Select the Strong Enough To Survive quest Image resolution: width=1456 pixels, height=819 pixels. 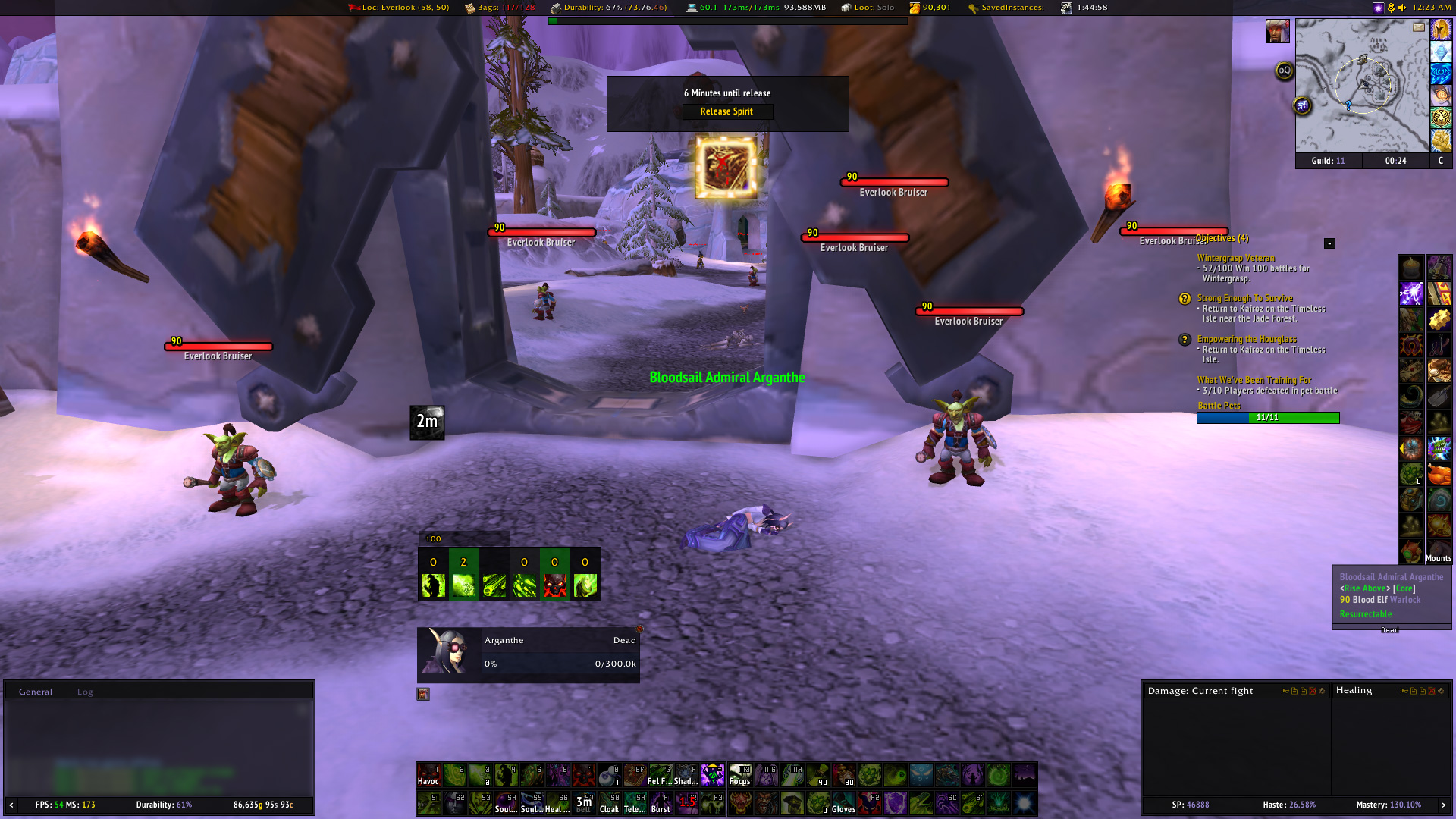1244,298
